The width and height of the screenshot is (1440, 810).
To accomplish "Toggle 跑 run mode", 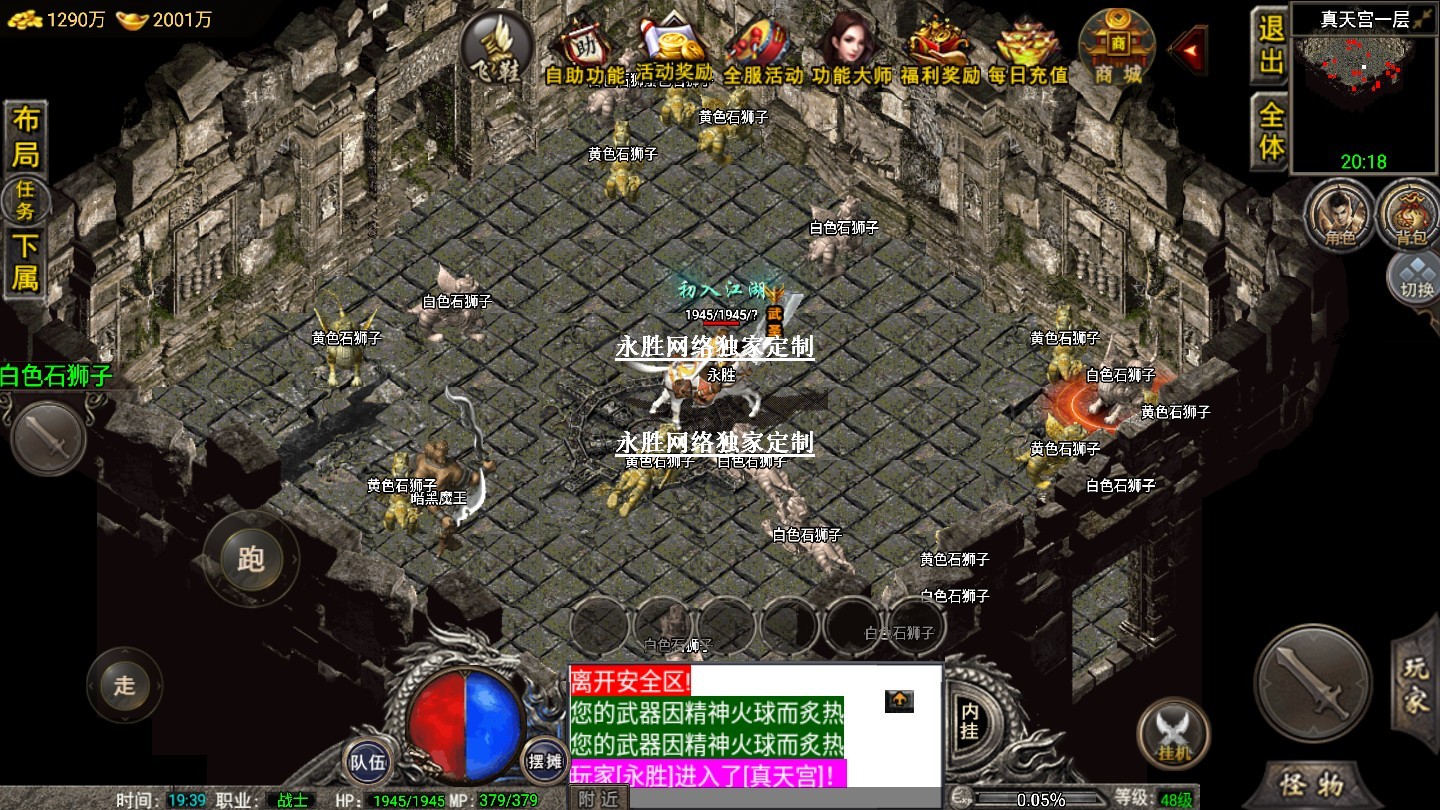I will point(250,558).
